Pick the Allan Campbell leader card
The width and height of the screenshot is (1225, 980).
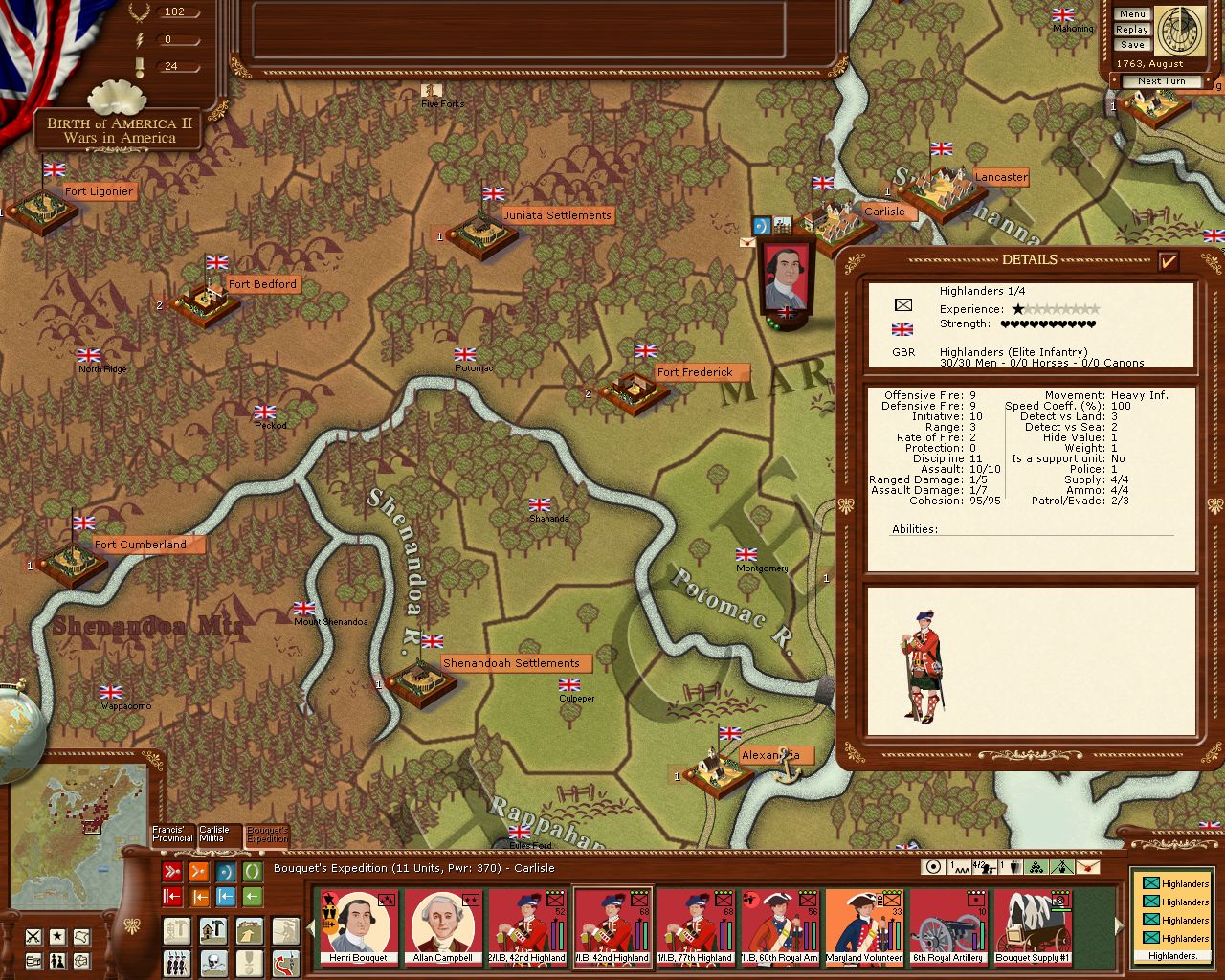(442, 926)
